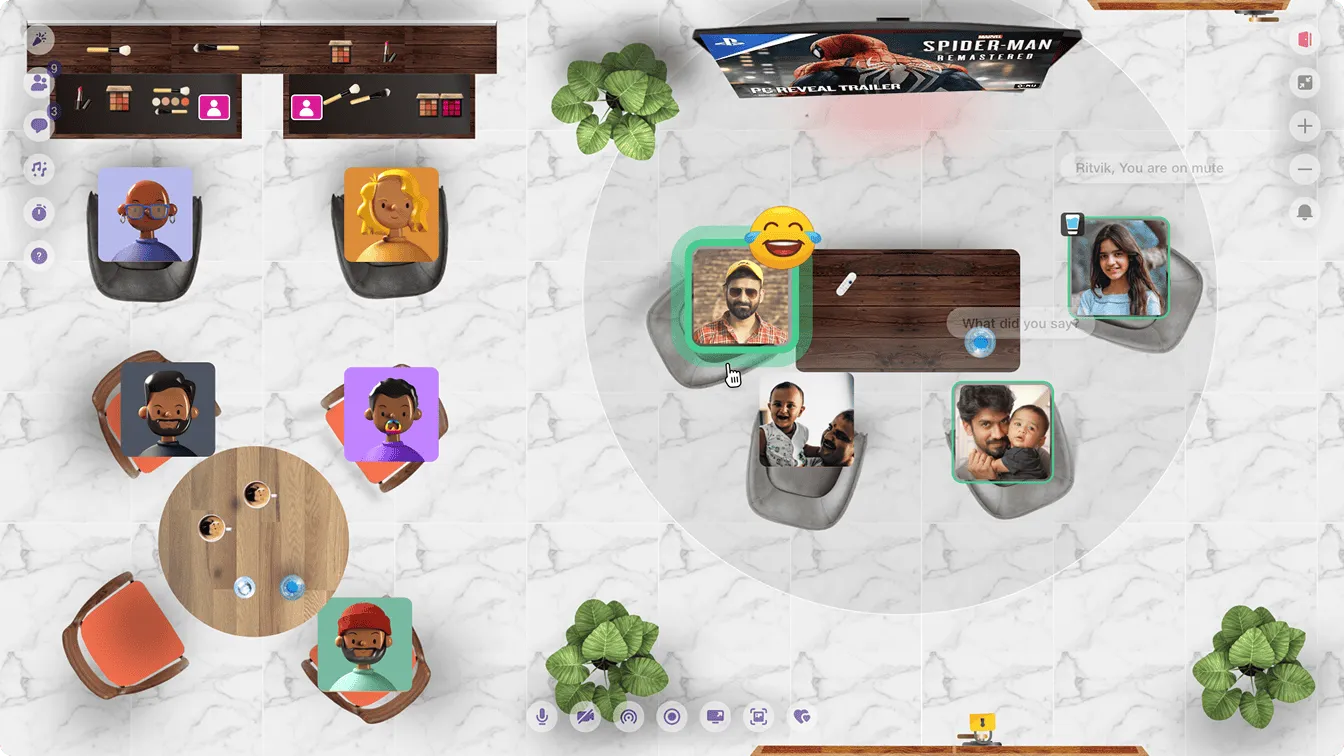Open the party popper celebrations button
Viewport: 1344px width, 756px height.
tap(39, 41)
